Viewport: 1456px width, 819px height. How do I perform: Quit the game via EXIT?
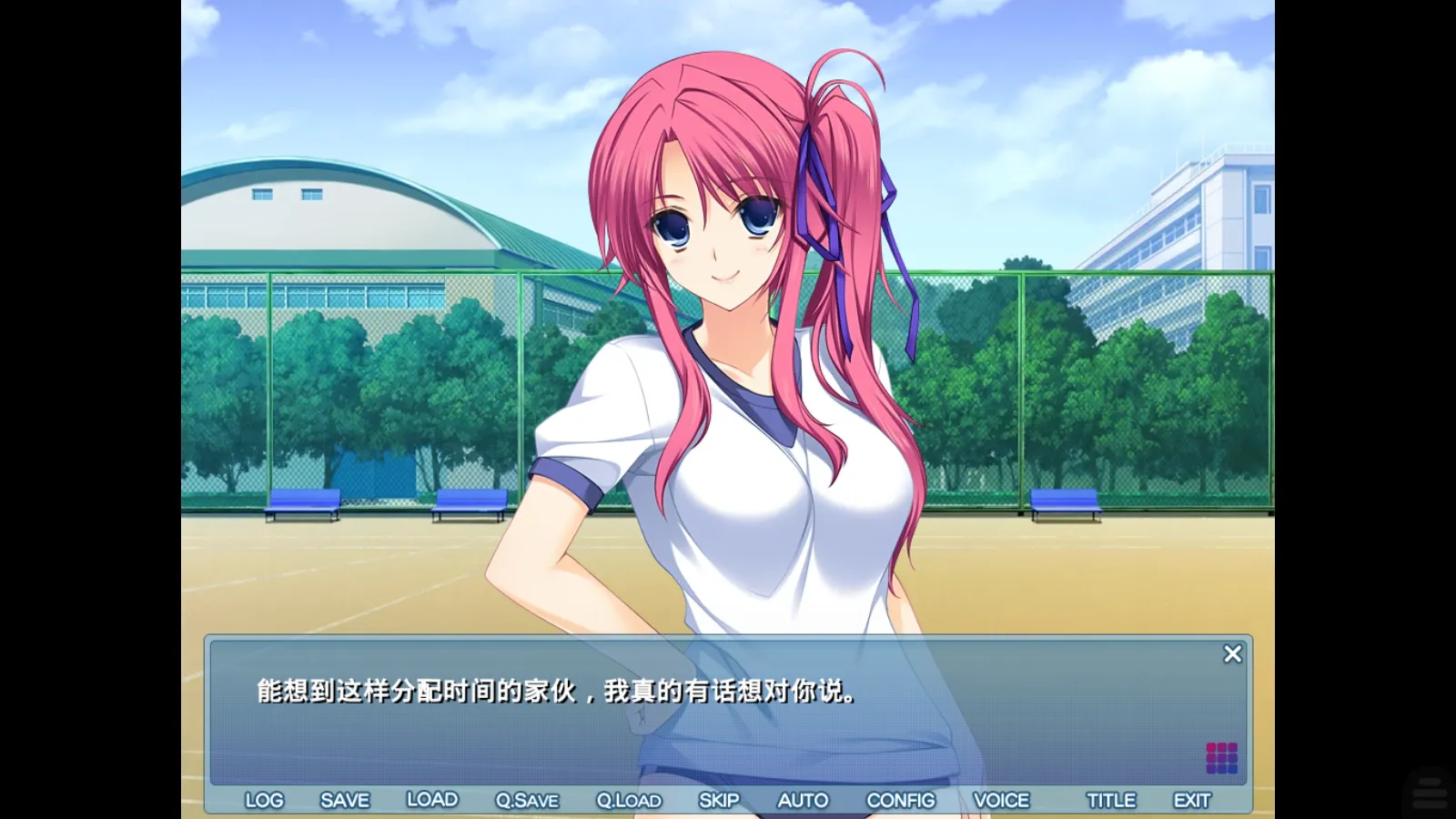[x=1193, y=800]
